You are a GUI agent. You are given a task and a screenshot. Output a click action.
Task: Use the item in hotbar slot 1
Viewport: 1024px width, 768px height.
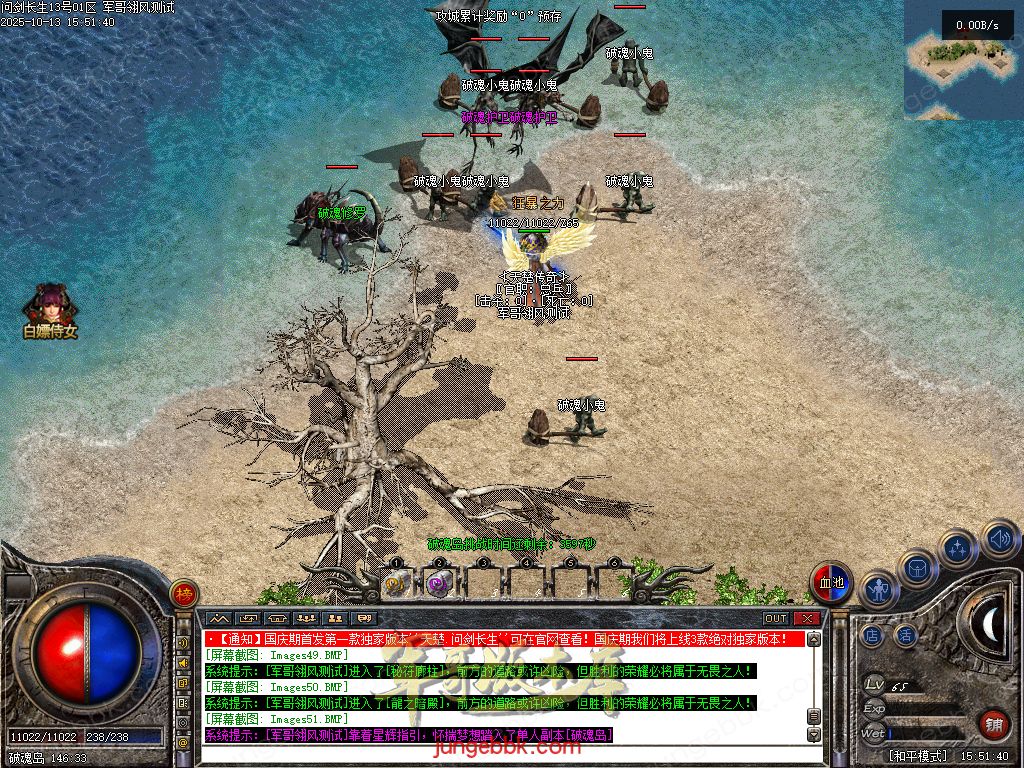[x=396, y=583]
